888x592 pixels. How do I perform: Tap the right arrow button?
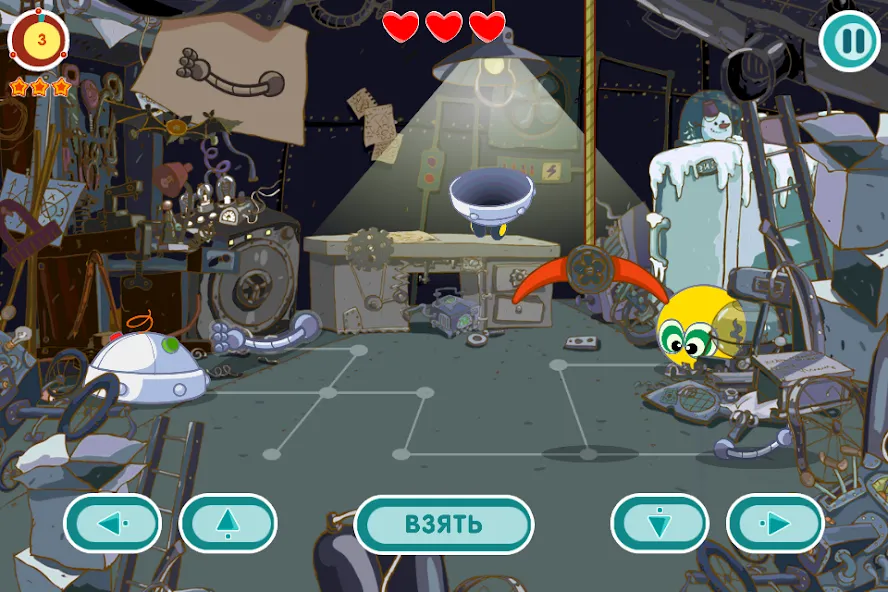[775, 523]
